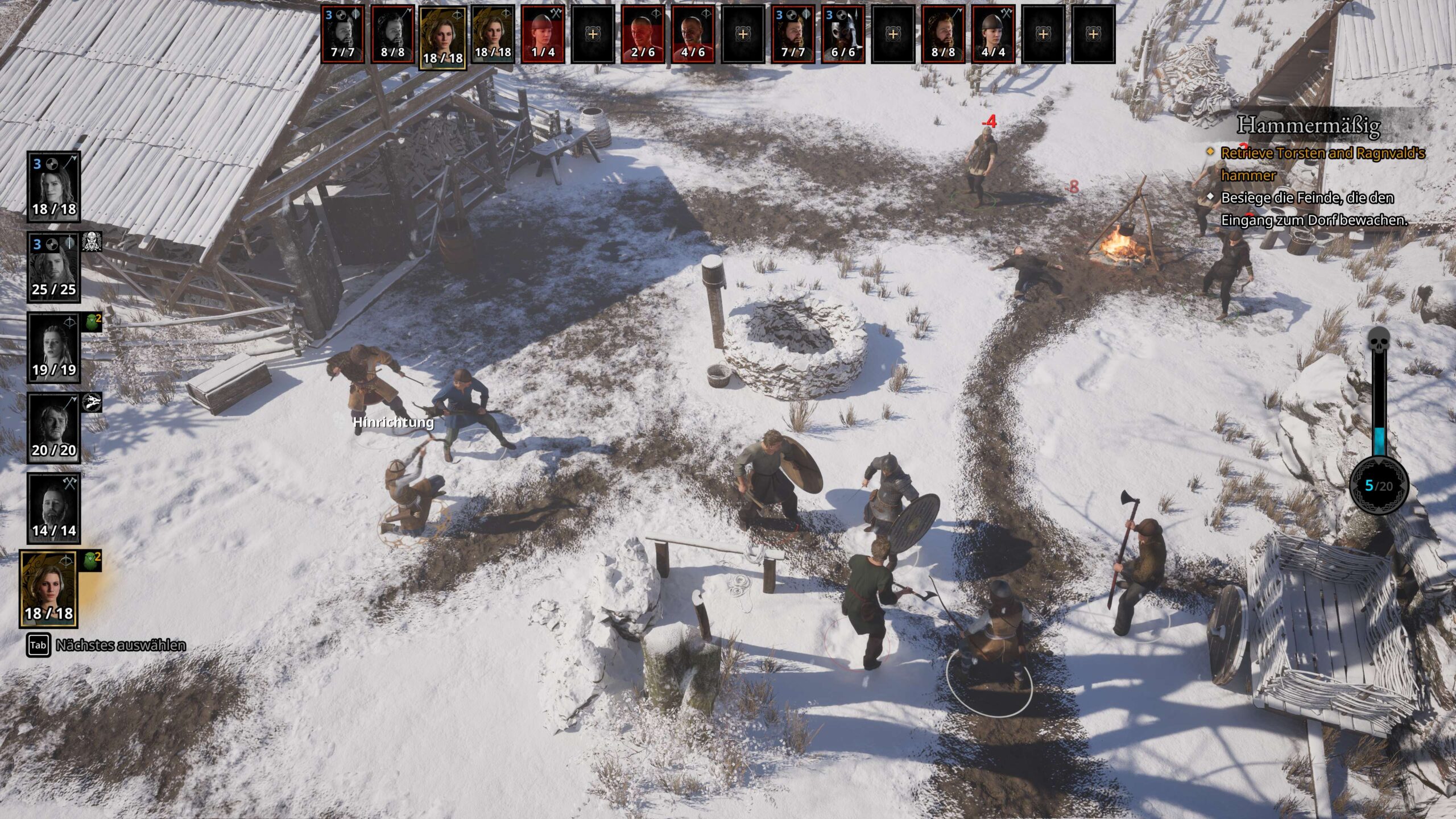Click the gold-framed active party portrait
The width and height of the screenshot is (1456, 819).
pos(49,589)
